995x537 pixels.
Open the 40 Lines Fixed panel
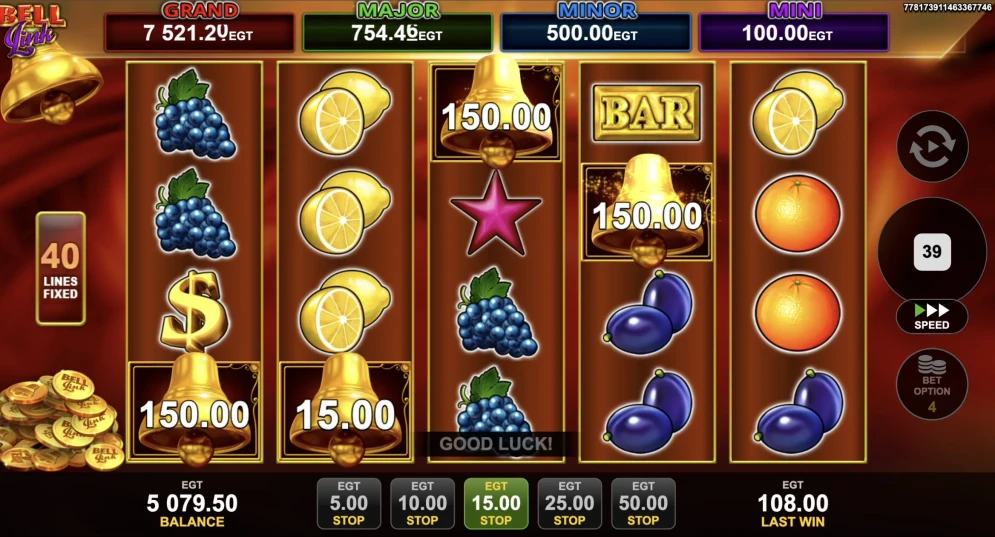(61, 268)
